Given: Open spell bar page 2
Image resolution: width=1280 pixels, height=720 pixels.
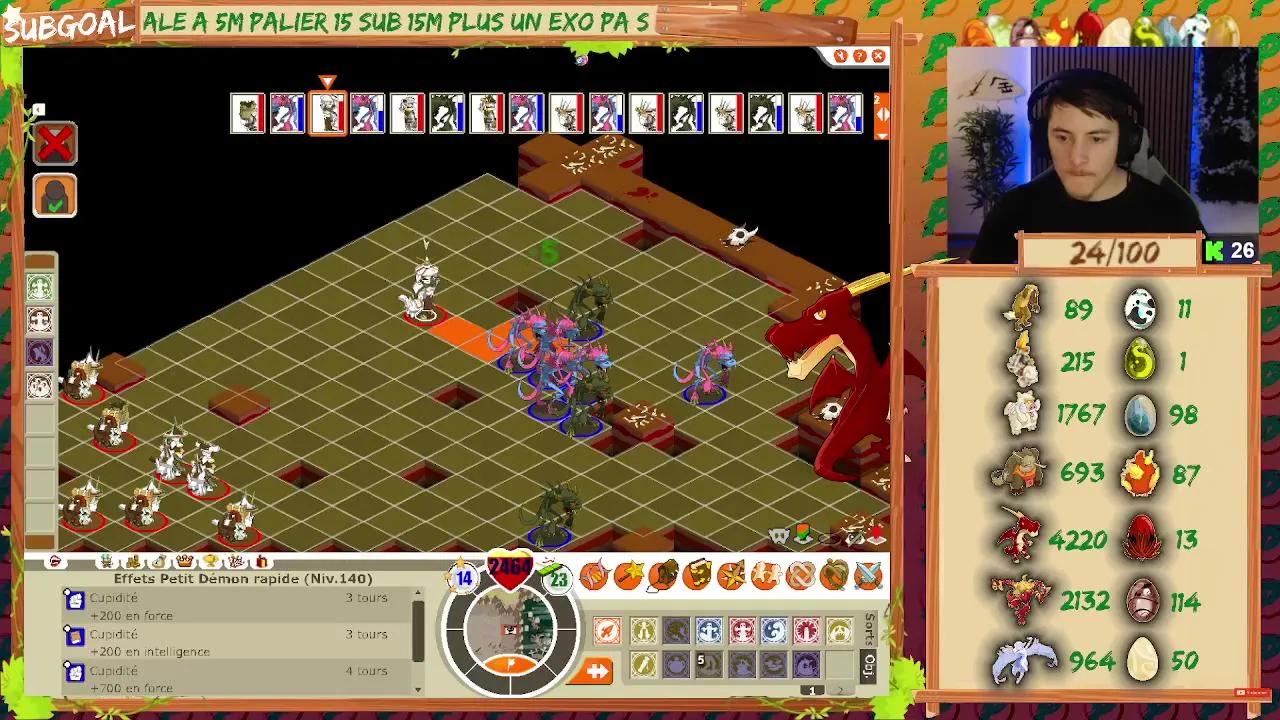Looking at the screenshot, I should tap(841, 690).
